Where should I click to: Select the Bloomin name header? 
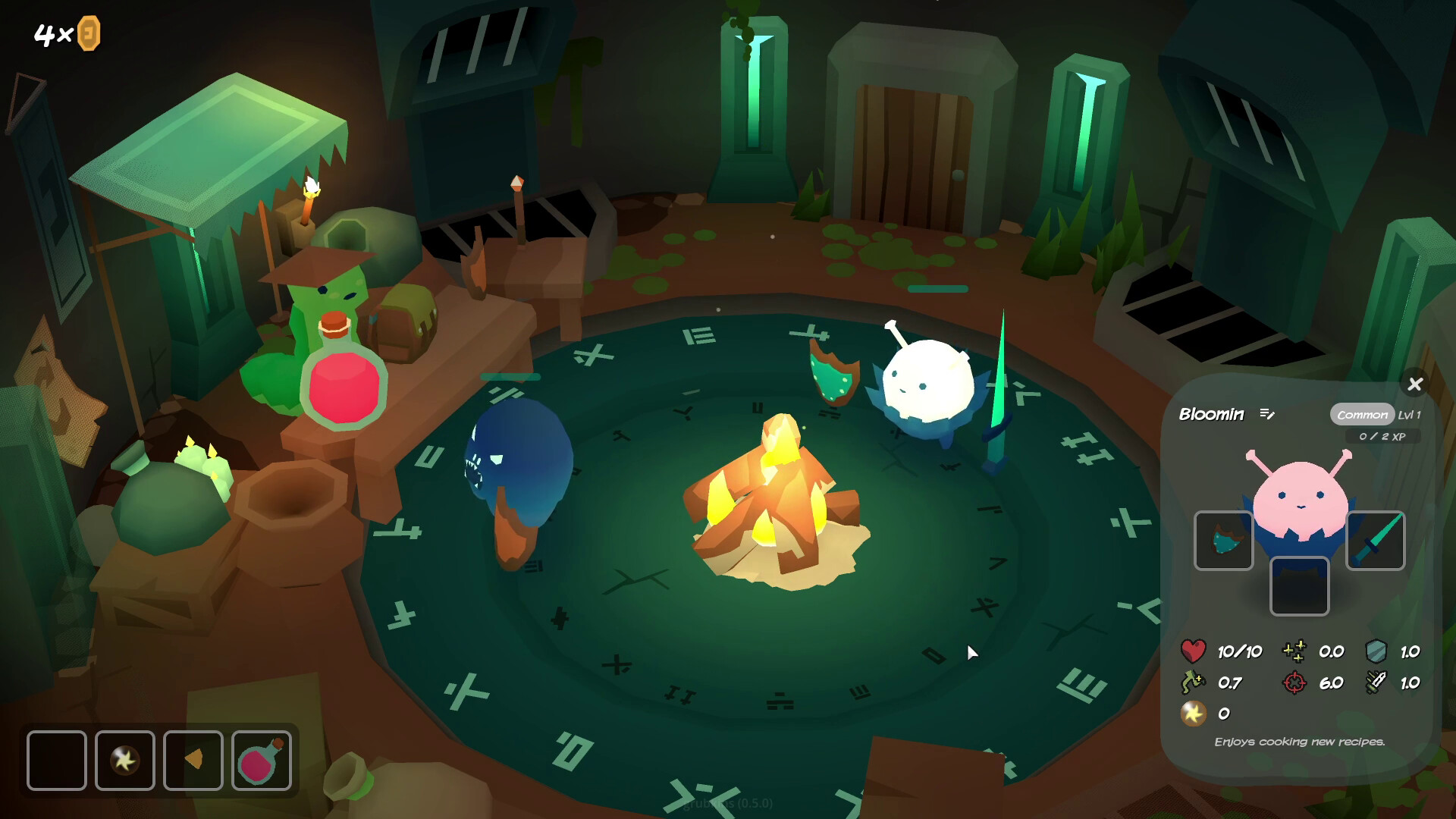click(x=1212, y=415)
